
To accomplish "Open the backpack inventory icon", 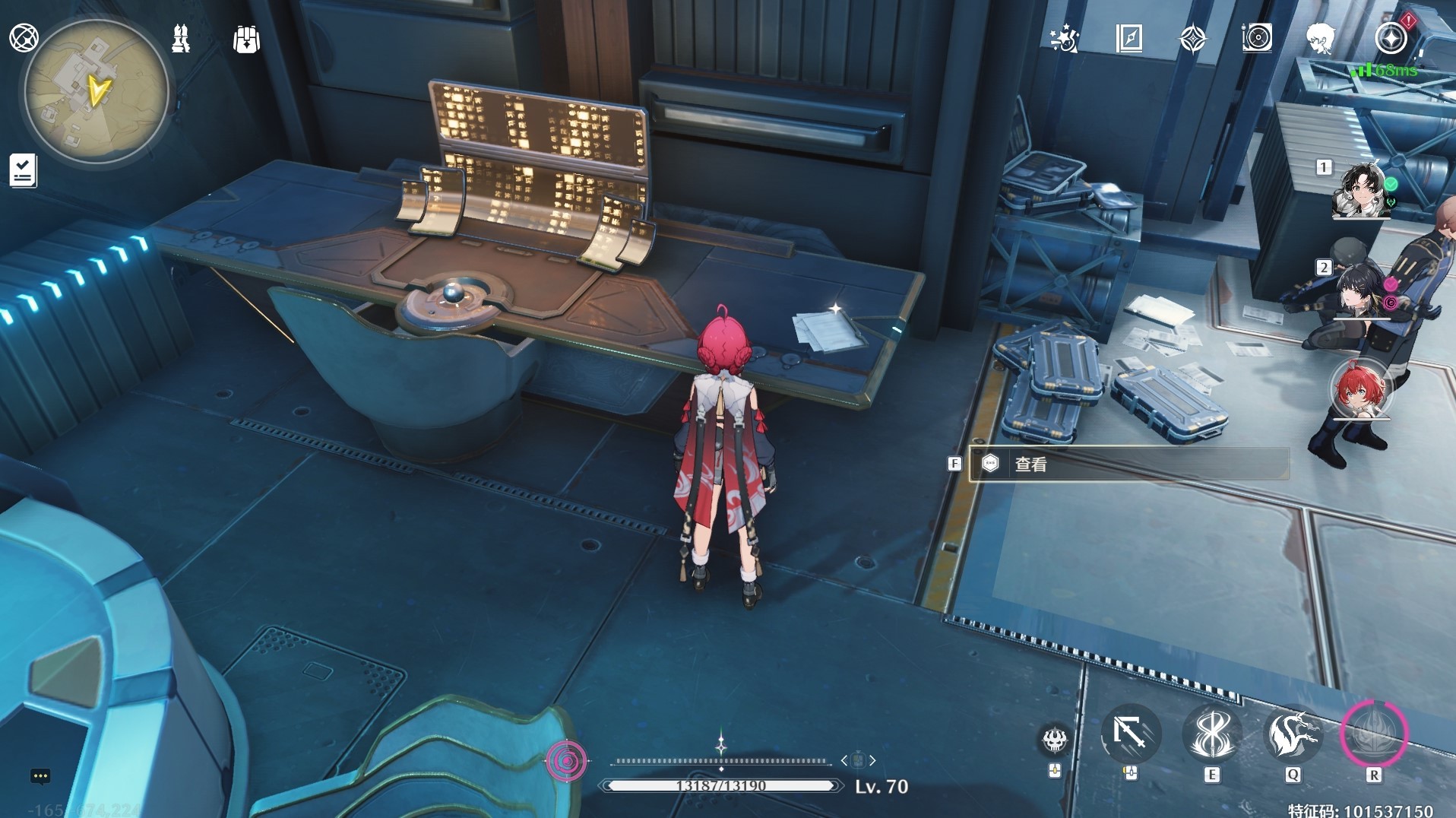I will click(x=246, y=39).
